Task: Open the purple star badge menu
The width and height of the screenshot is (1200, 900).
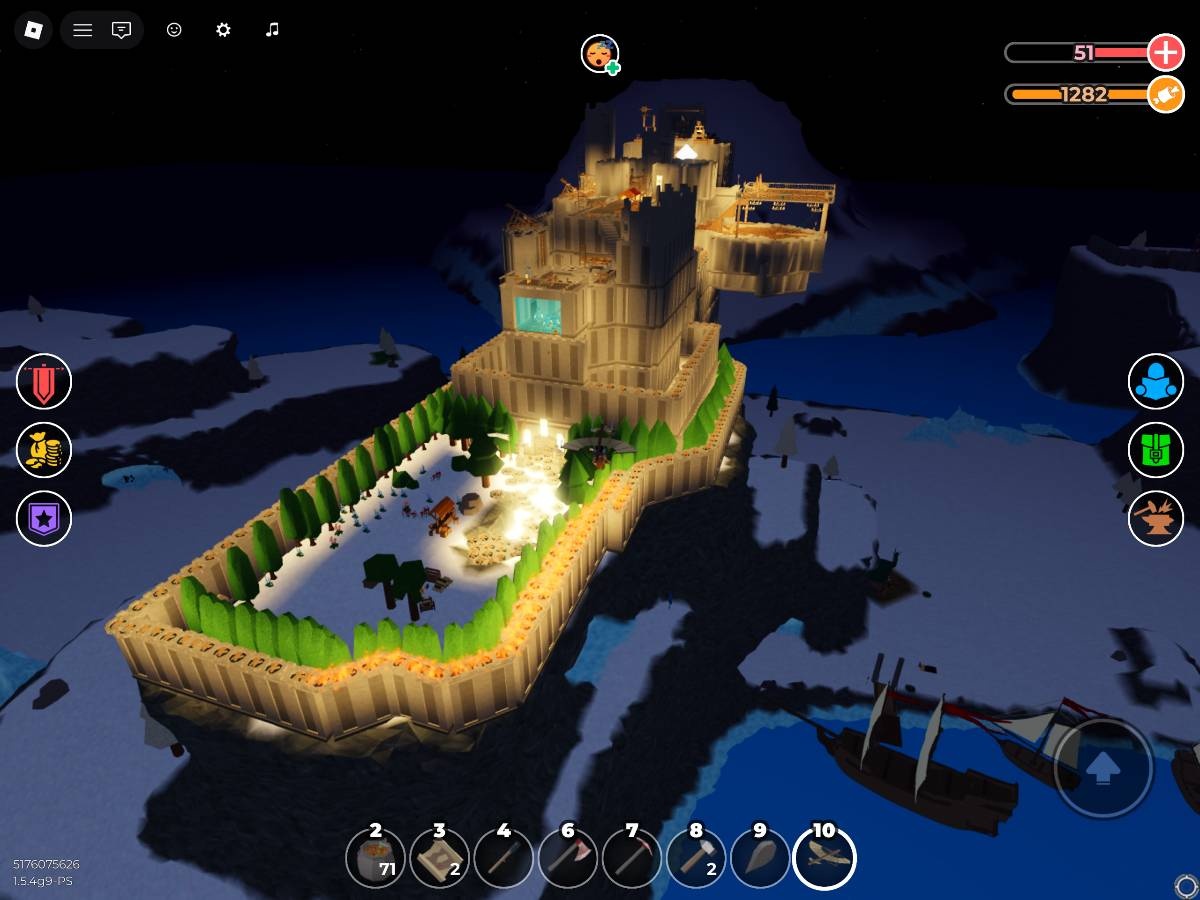Action: pos(44,519)
